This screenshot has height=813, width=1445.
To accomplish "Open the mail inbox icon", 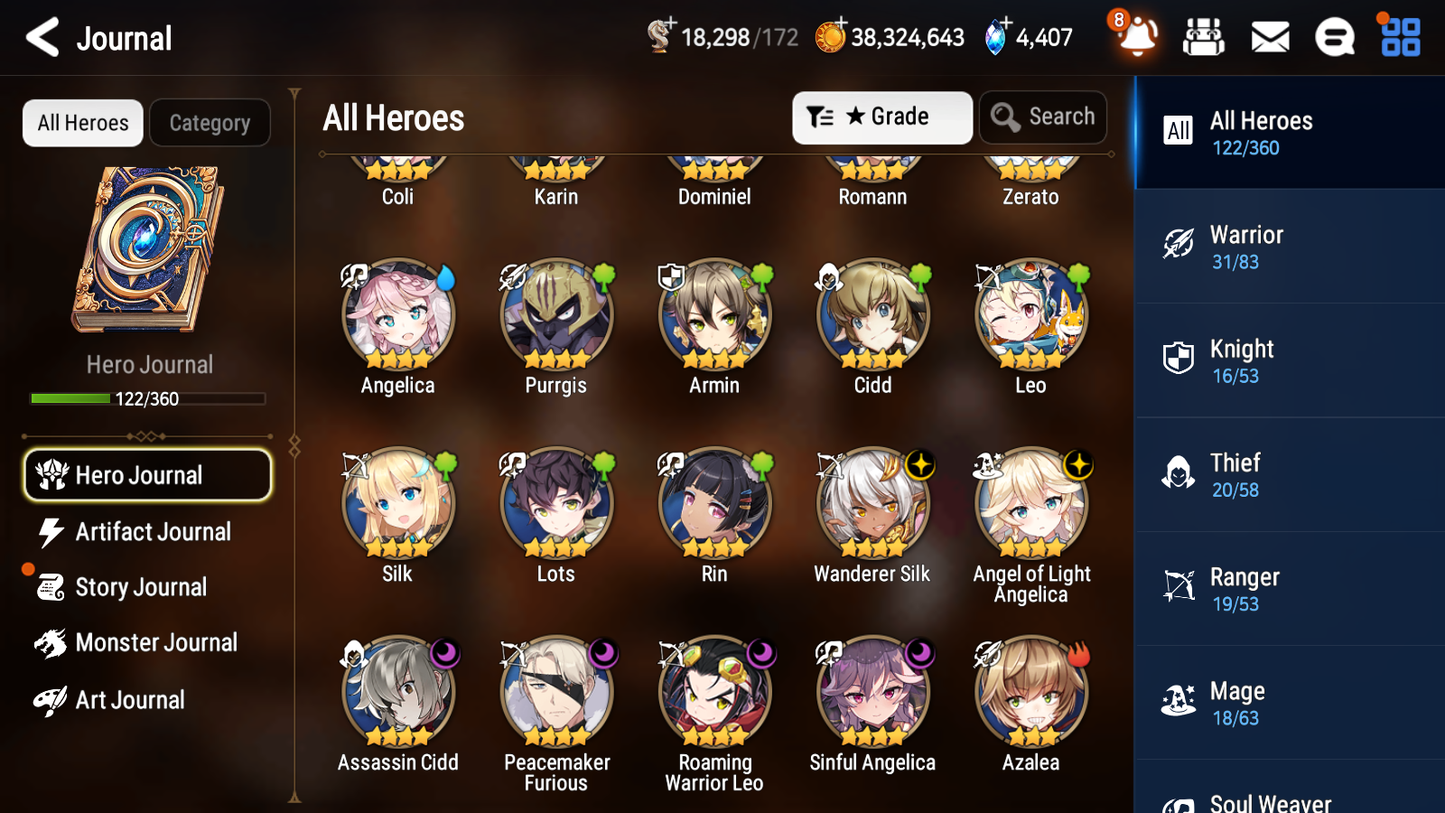I will (x=1269, y=36).
